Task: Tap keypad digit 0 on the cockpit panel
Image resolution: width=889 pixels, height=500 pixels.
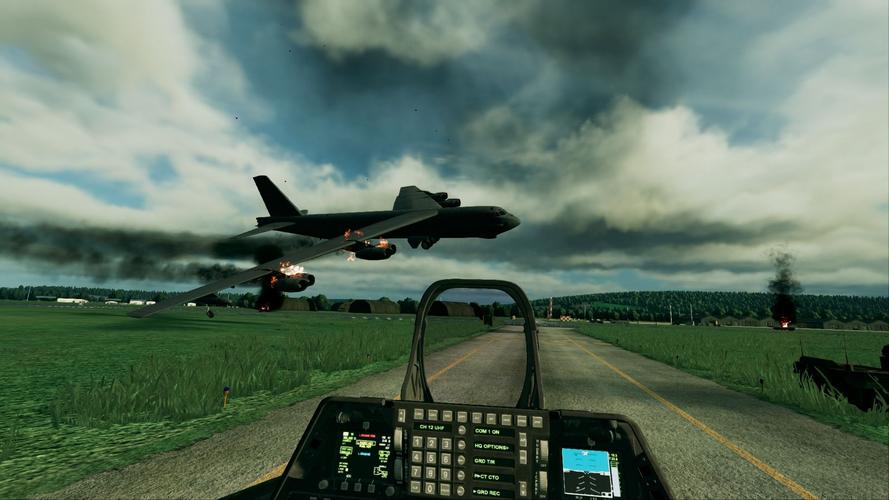Action: click(x=431, y=488)
